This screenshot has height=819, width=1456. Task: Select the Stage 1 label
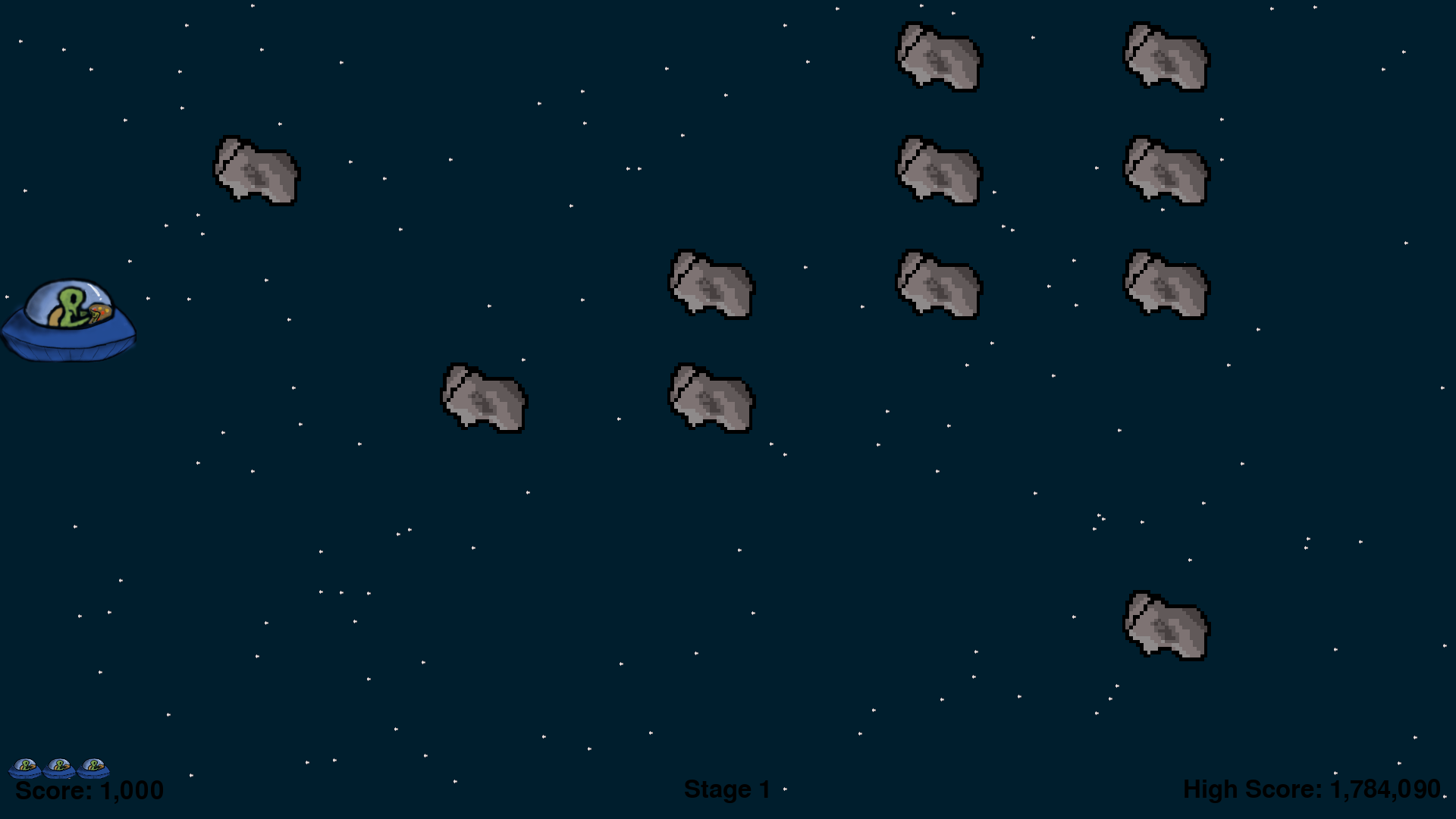point(726,789)
